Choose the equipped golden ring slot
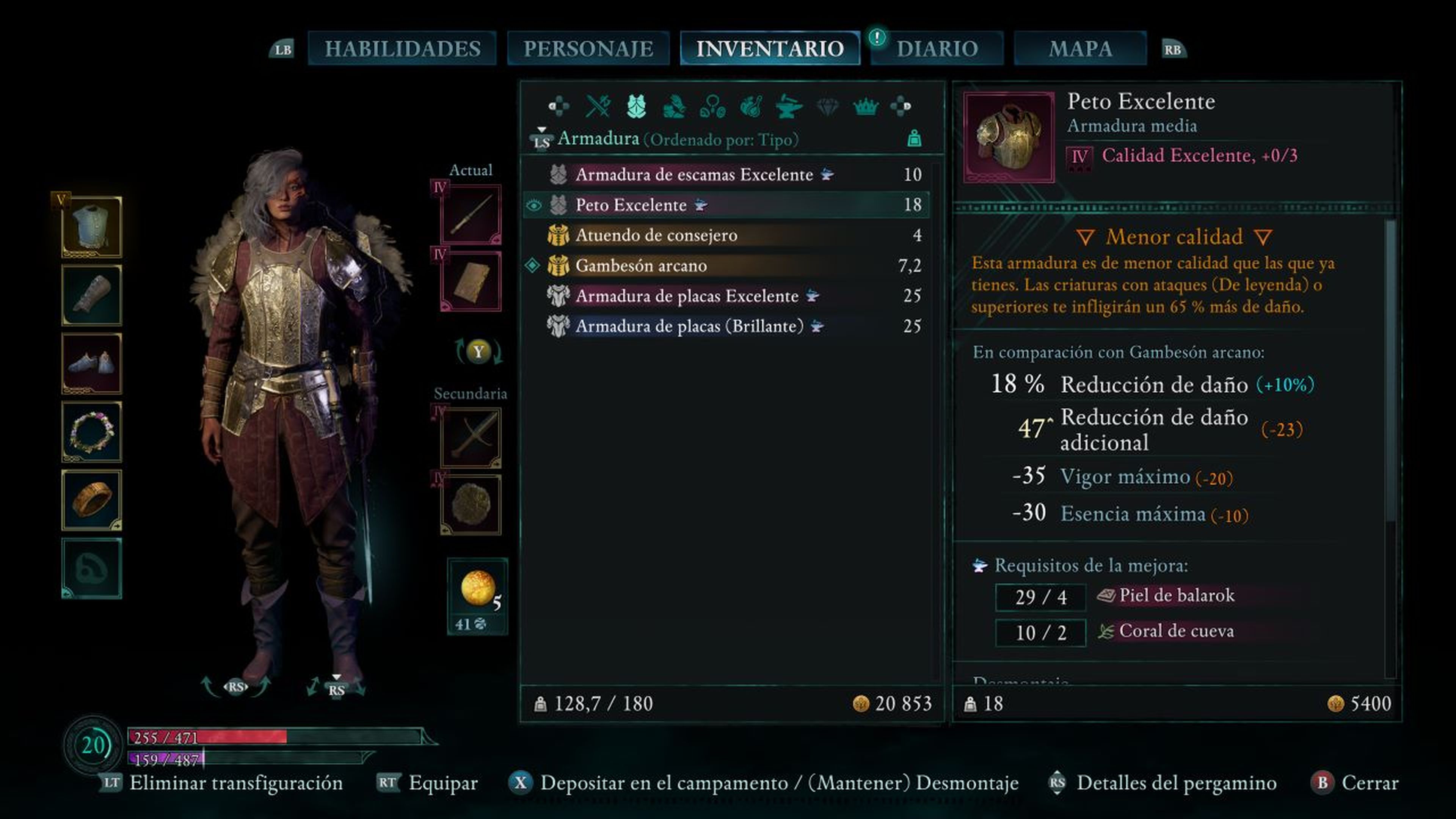This screenshot has height=819, width=1456. pos(91,500)
